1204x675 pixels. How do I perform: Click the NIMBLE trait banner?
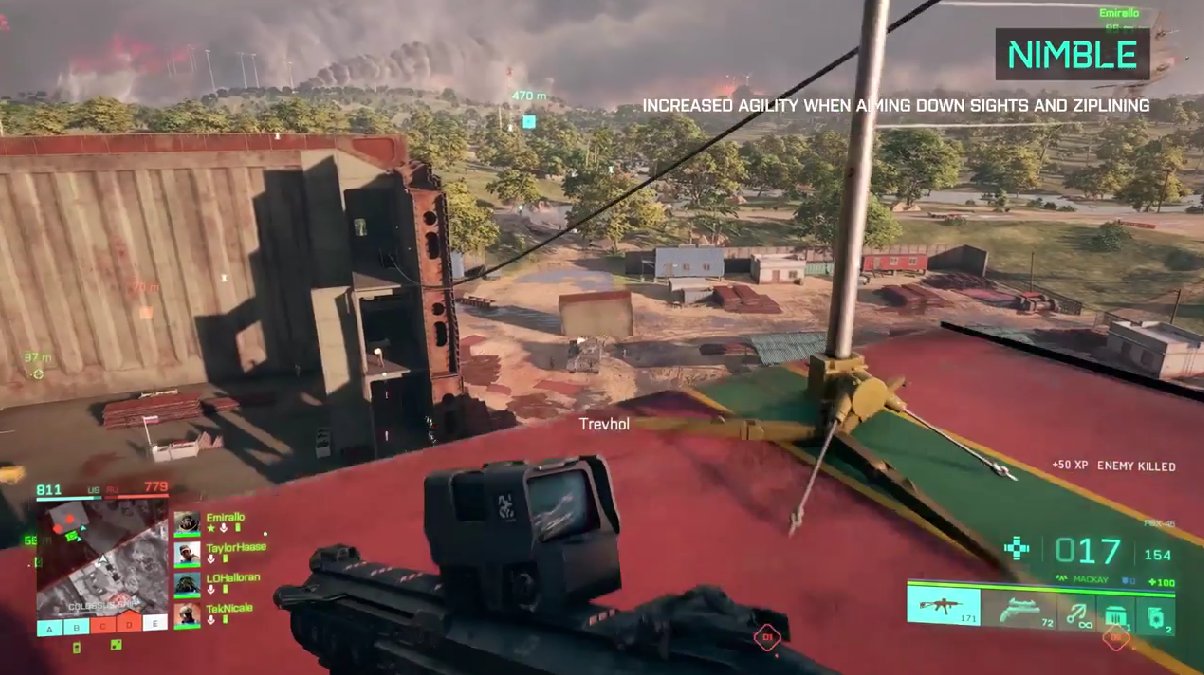tap(1072, 54)
